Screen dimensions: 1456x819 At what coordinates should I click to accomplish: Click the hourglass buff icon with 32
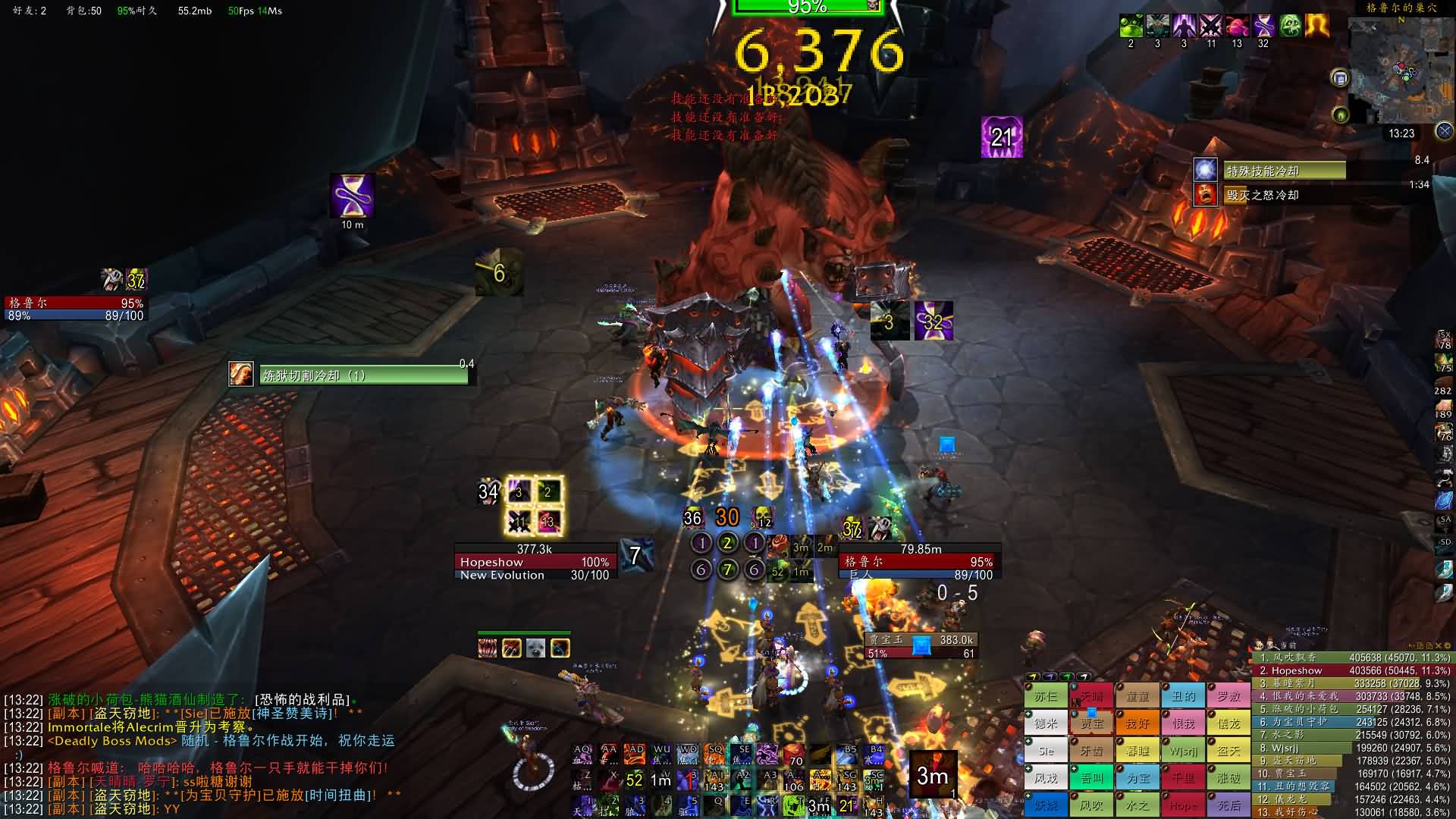tap(1263, 26)
